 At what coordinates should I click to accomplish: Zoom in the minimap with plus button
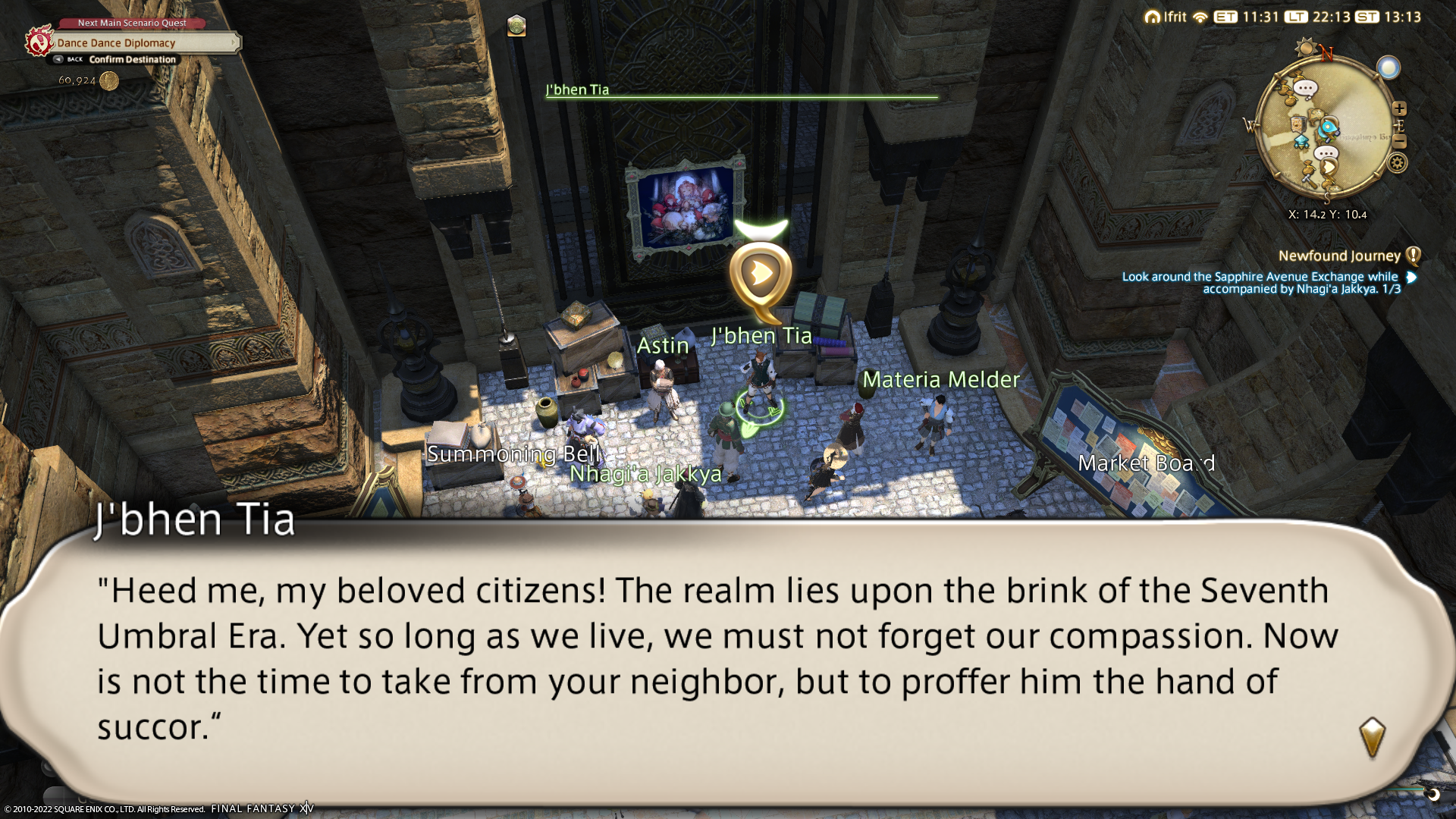tap(1399, 108)
